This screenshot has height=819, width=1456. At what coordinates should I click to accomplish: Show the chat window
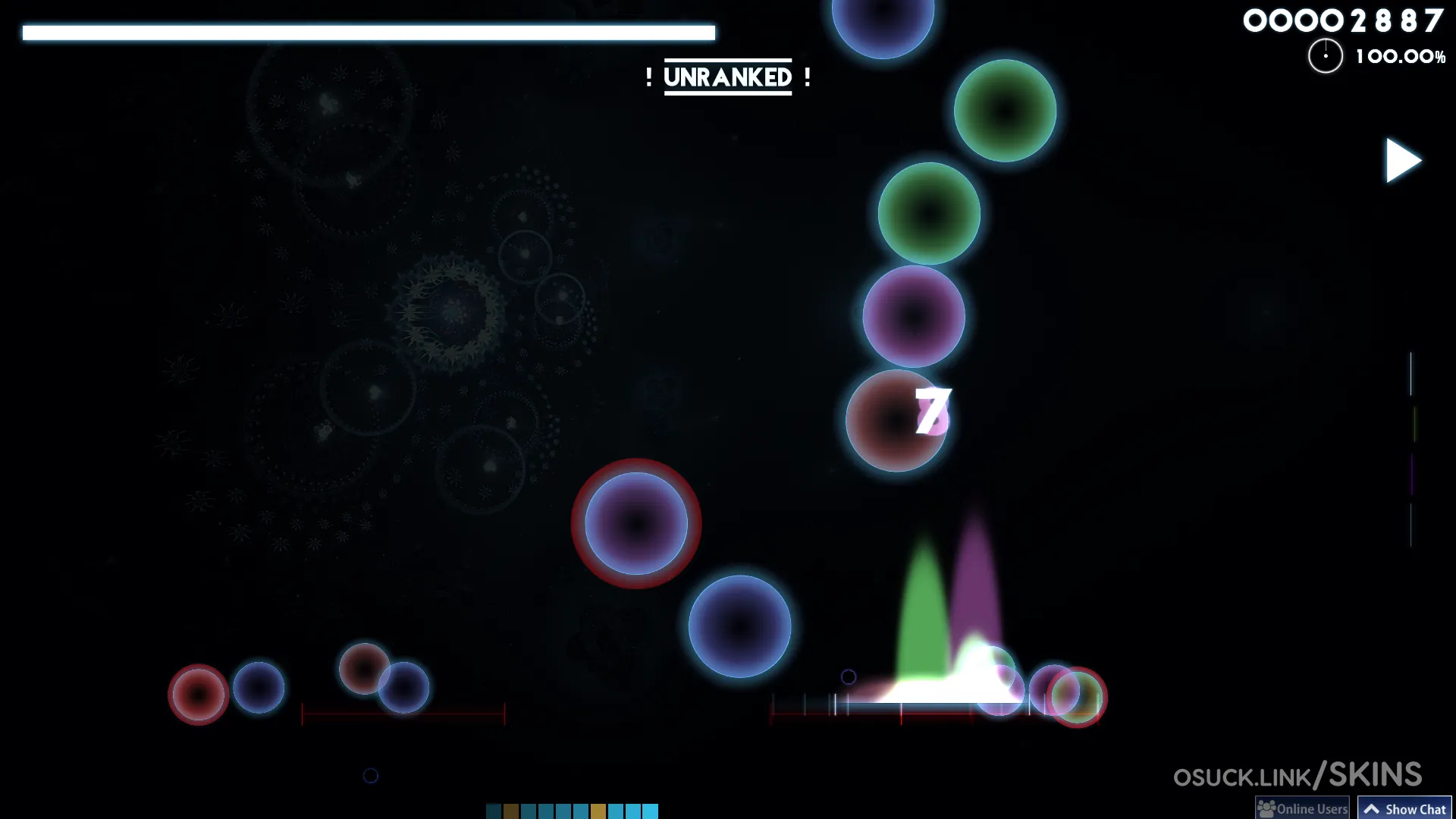(x=1404, y=808)
